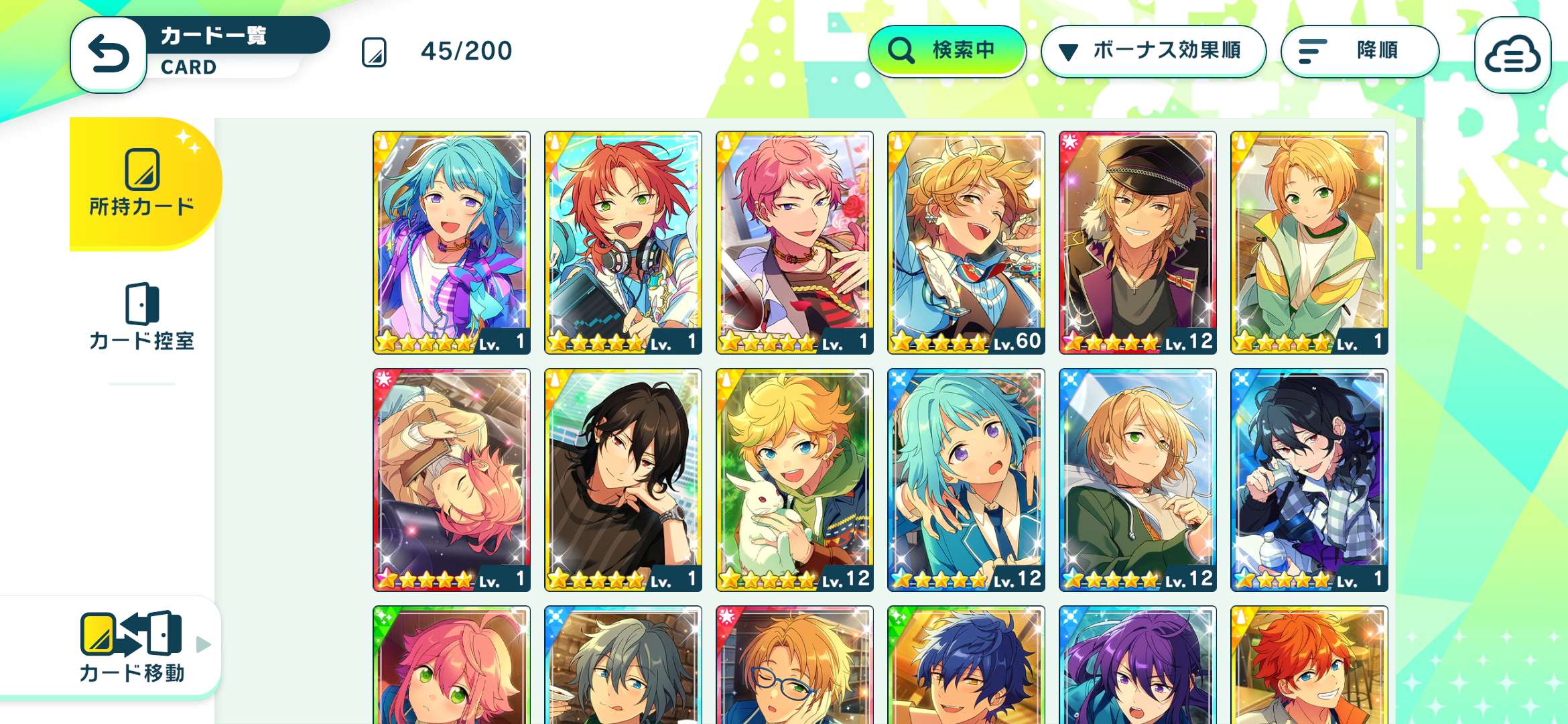Select the red-haired card with headphones
The height and width of the screenshot is (724, 1568).
coord(623,243)
